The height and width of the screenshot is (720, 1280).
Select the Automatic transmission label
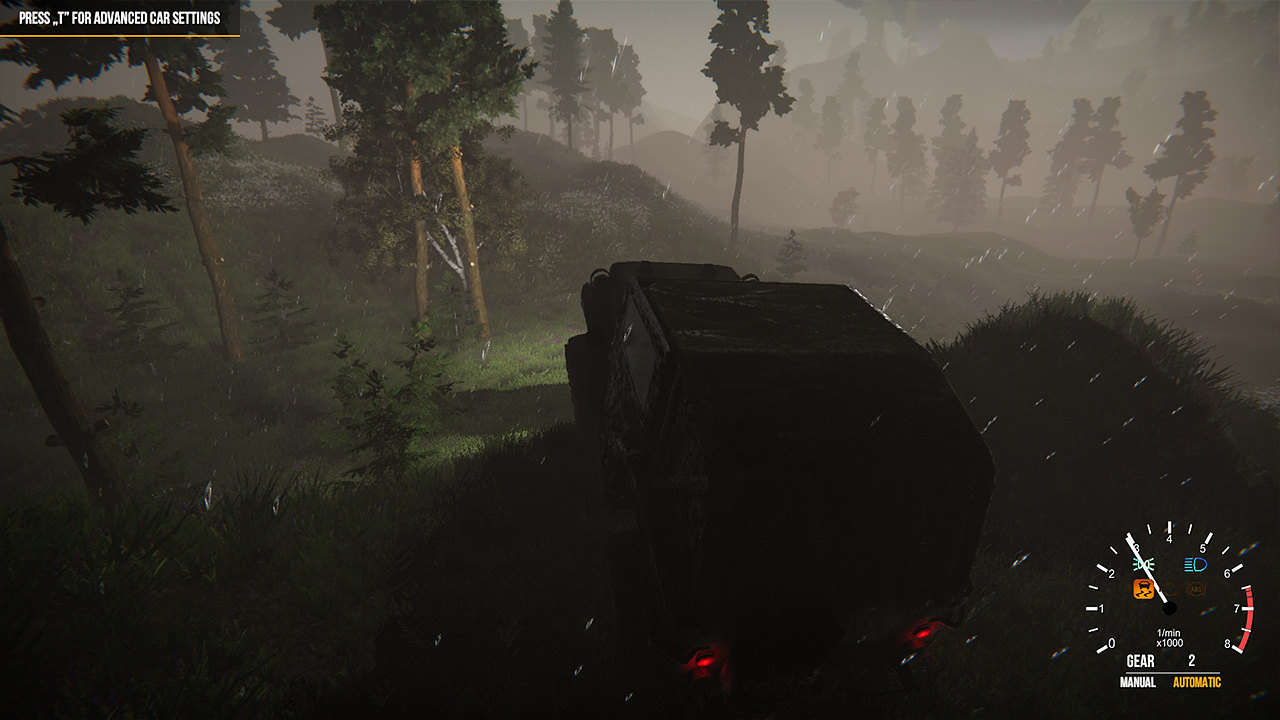point(1195,682)
